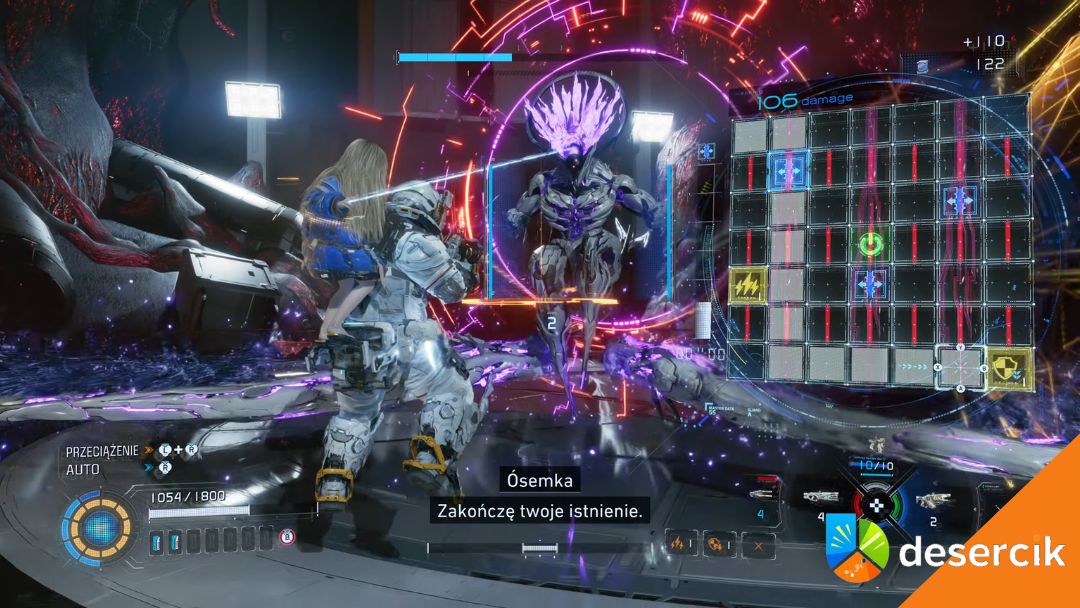1080x608 pixels.
Task: Select the orange X item slot
Action: [x=759, y=544]
